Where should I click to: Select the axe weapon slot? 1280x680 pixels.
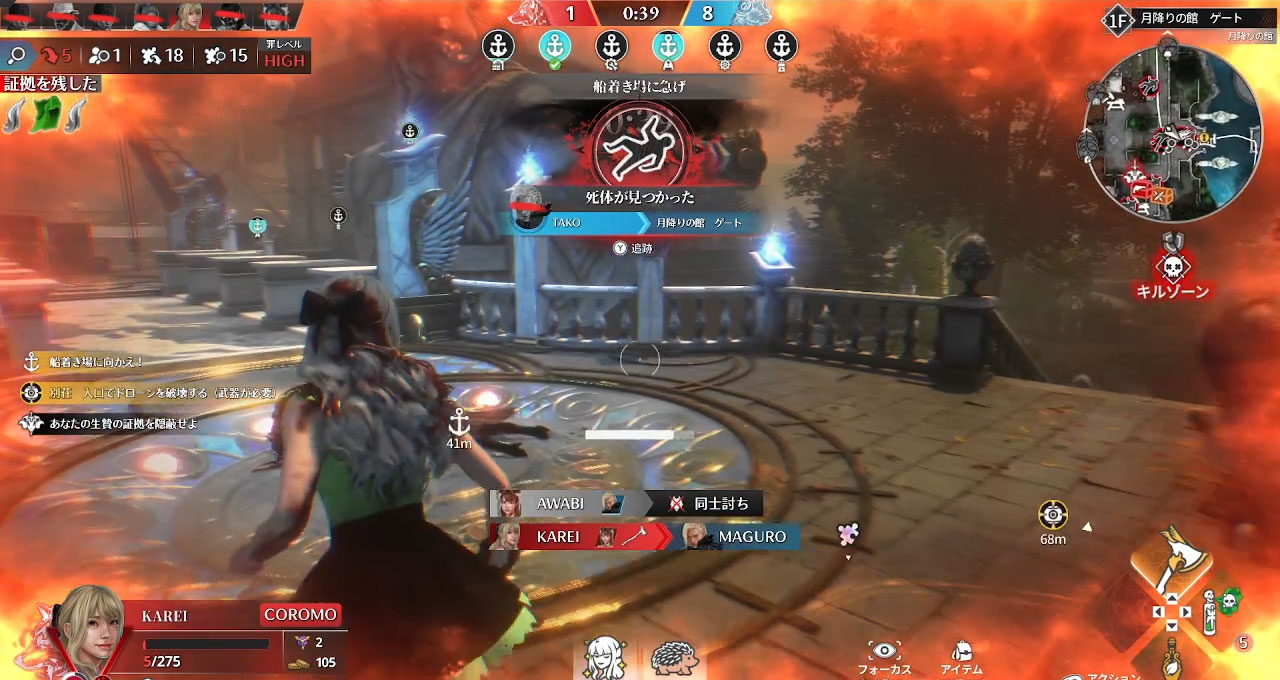pyautogui.click(x=1171, y=562)
